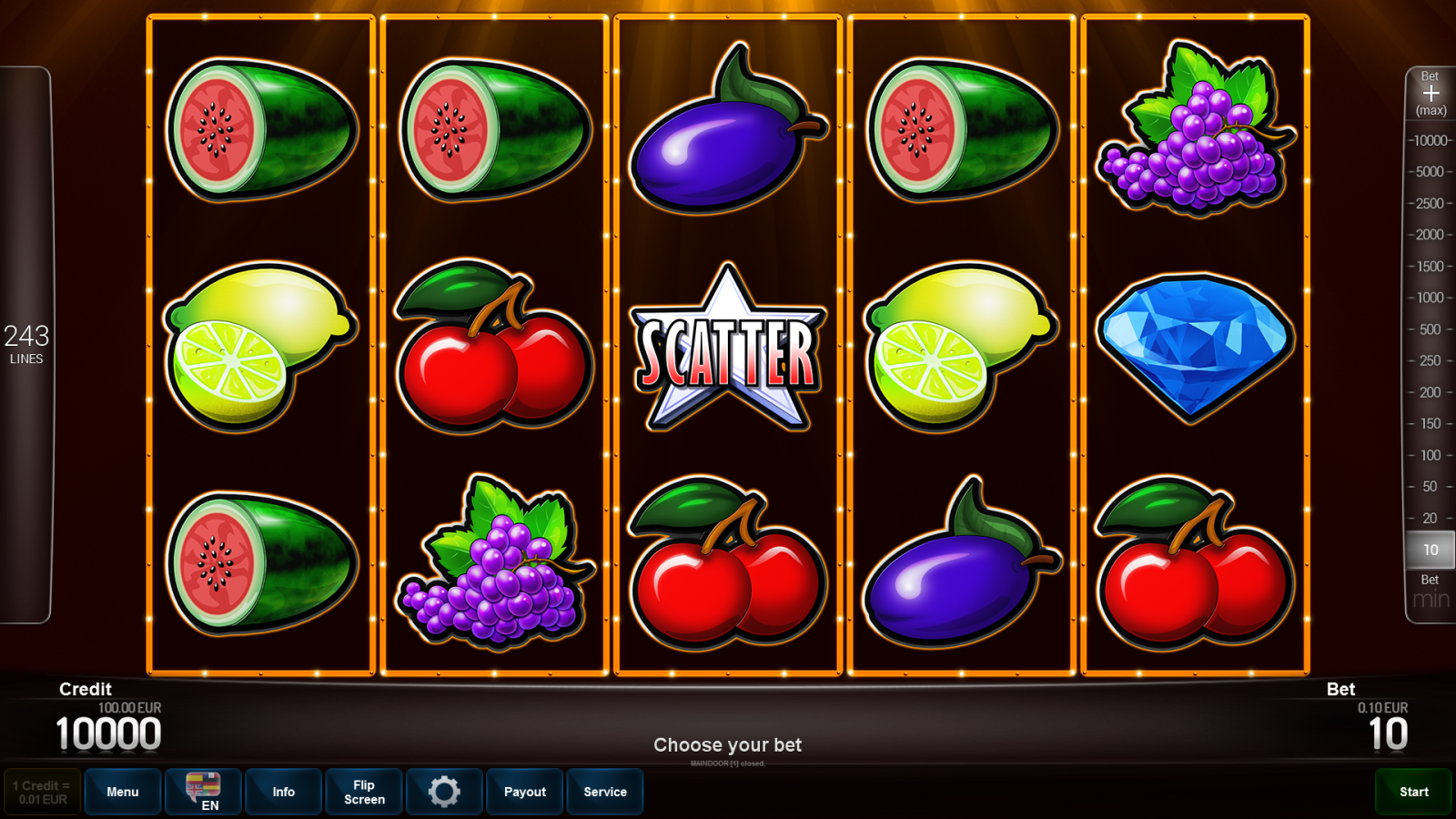Select the highlighted bet value 10
Image resolution: width=1456 pixels, height=819 pixels.
point(1429,550)
